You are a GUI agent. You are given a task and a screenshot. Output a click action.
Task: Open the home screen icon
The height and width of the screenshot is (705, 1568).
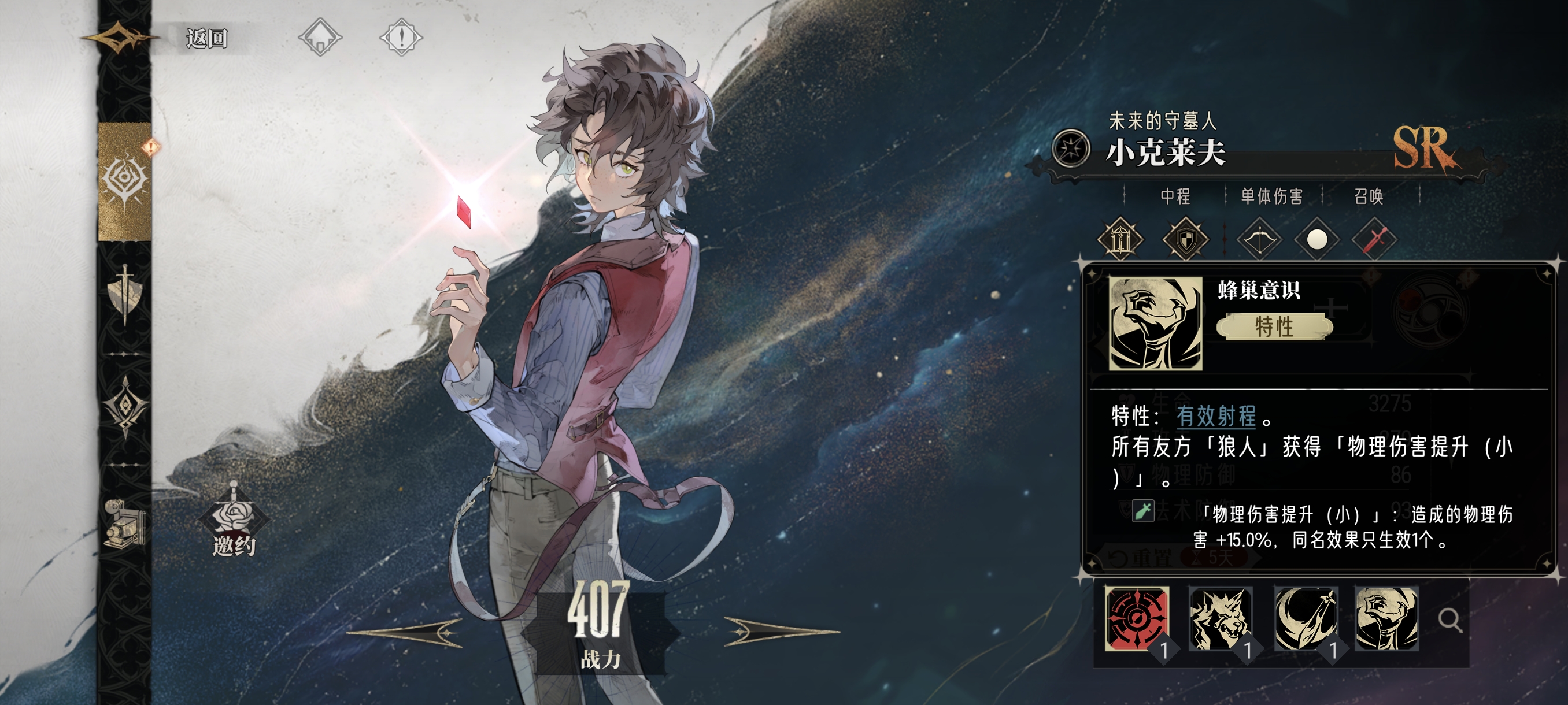[x=320, y=38]
